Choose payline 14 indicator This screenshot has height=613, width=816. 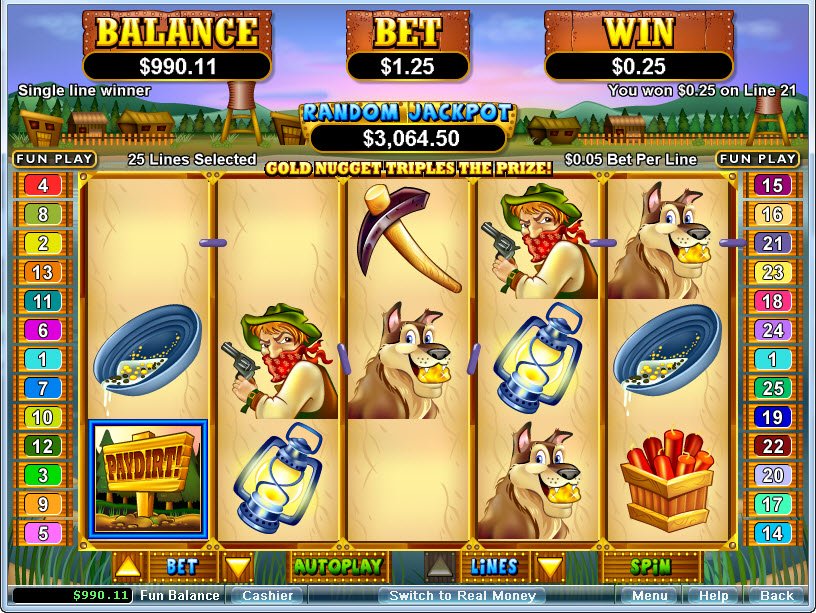point(772,533)
